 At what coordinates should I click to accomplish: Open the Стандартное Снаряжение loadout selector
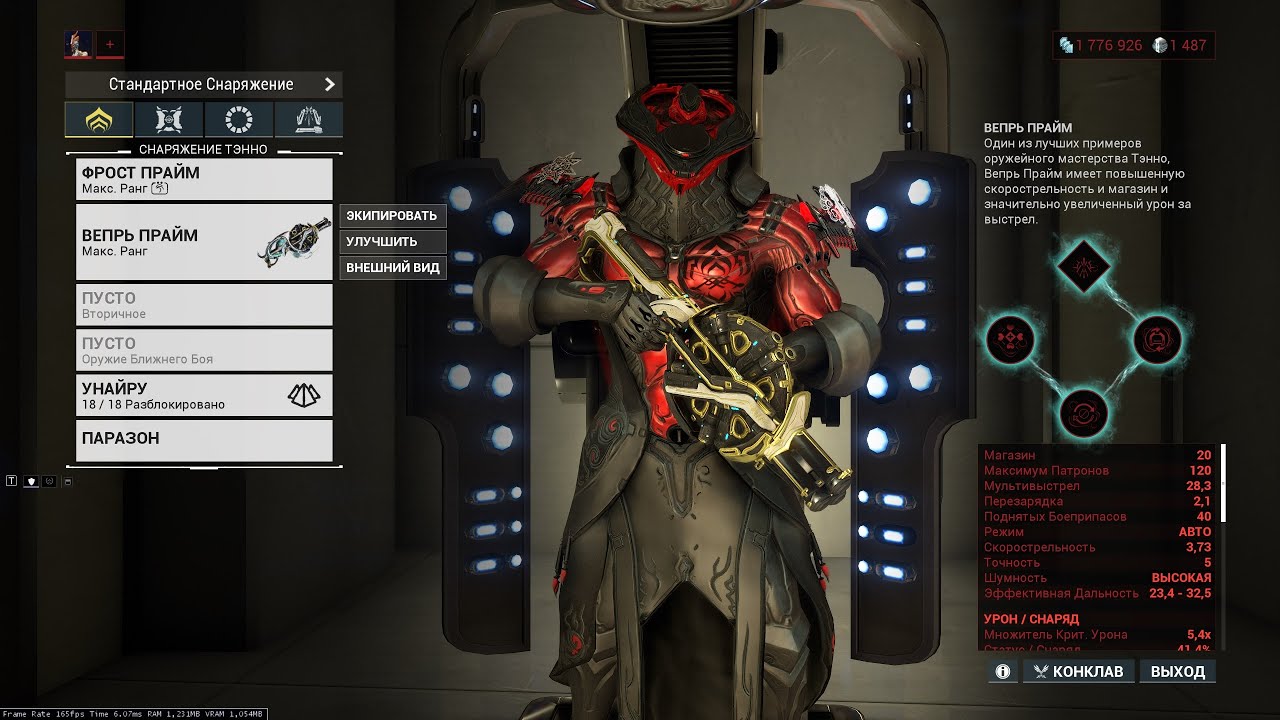coord(203,85)
